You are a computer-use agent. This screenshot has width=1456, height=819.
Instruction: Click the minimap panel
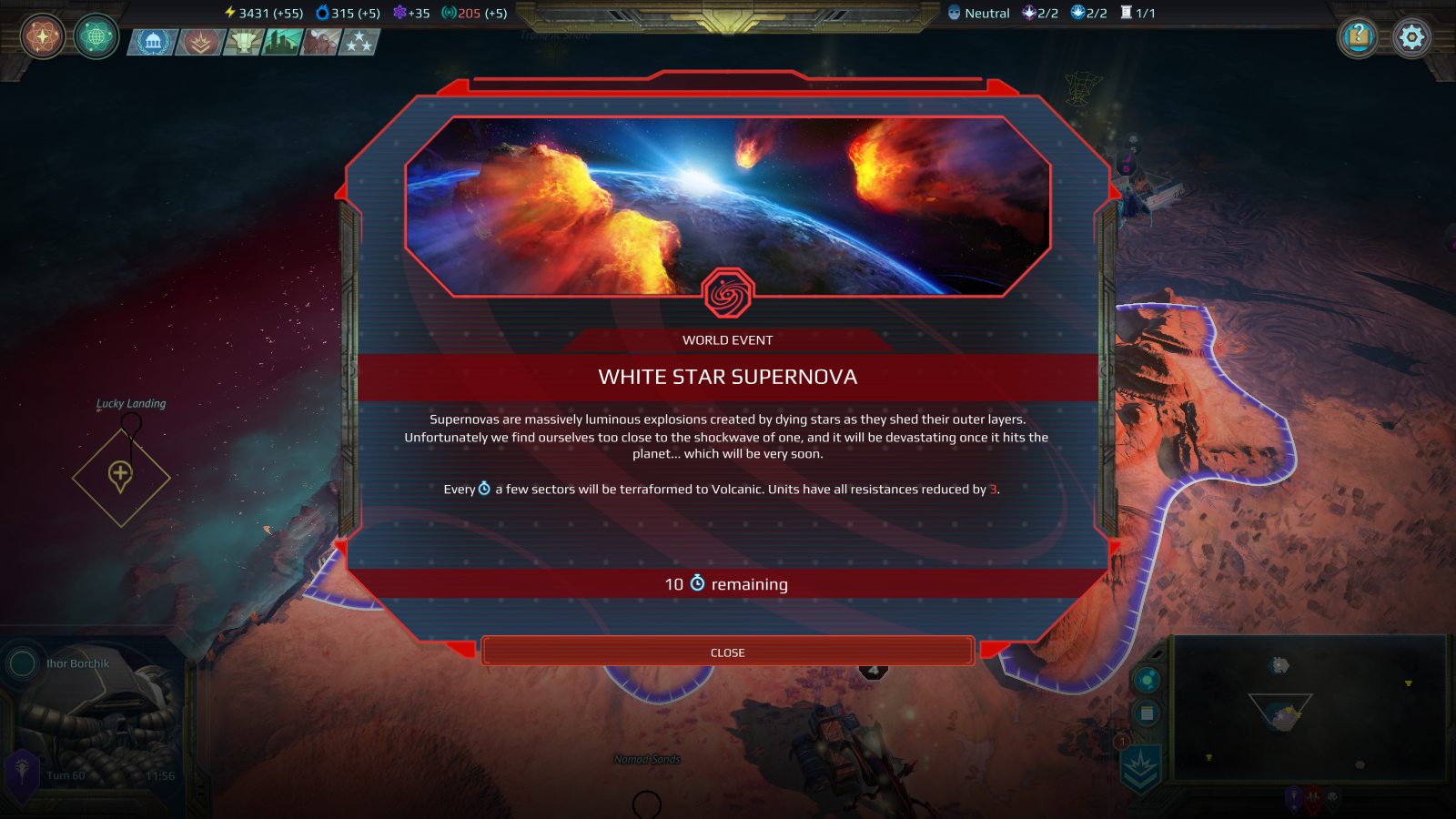[1309, 708]
